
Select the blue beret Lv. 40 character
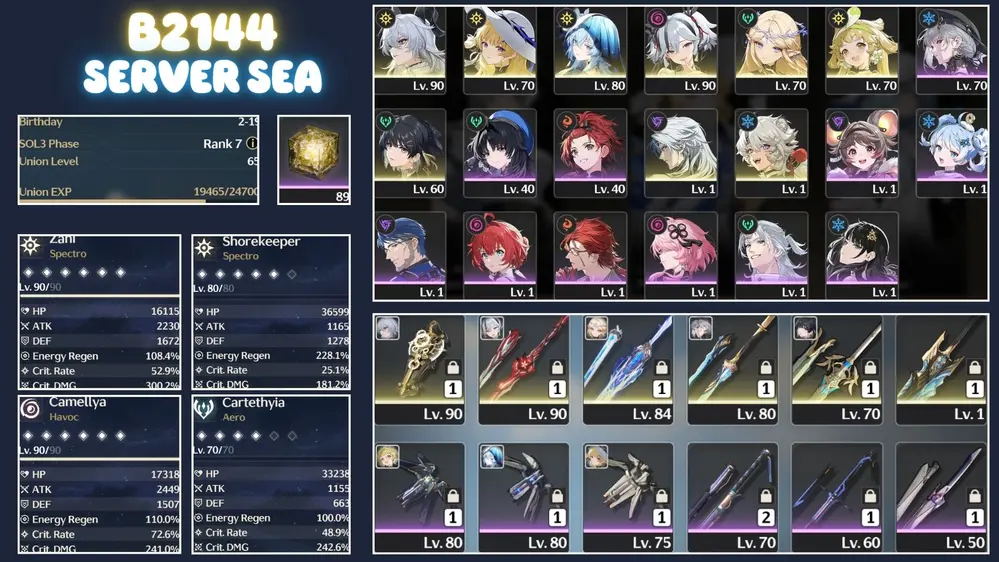click(500, 153)
